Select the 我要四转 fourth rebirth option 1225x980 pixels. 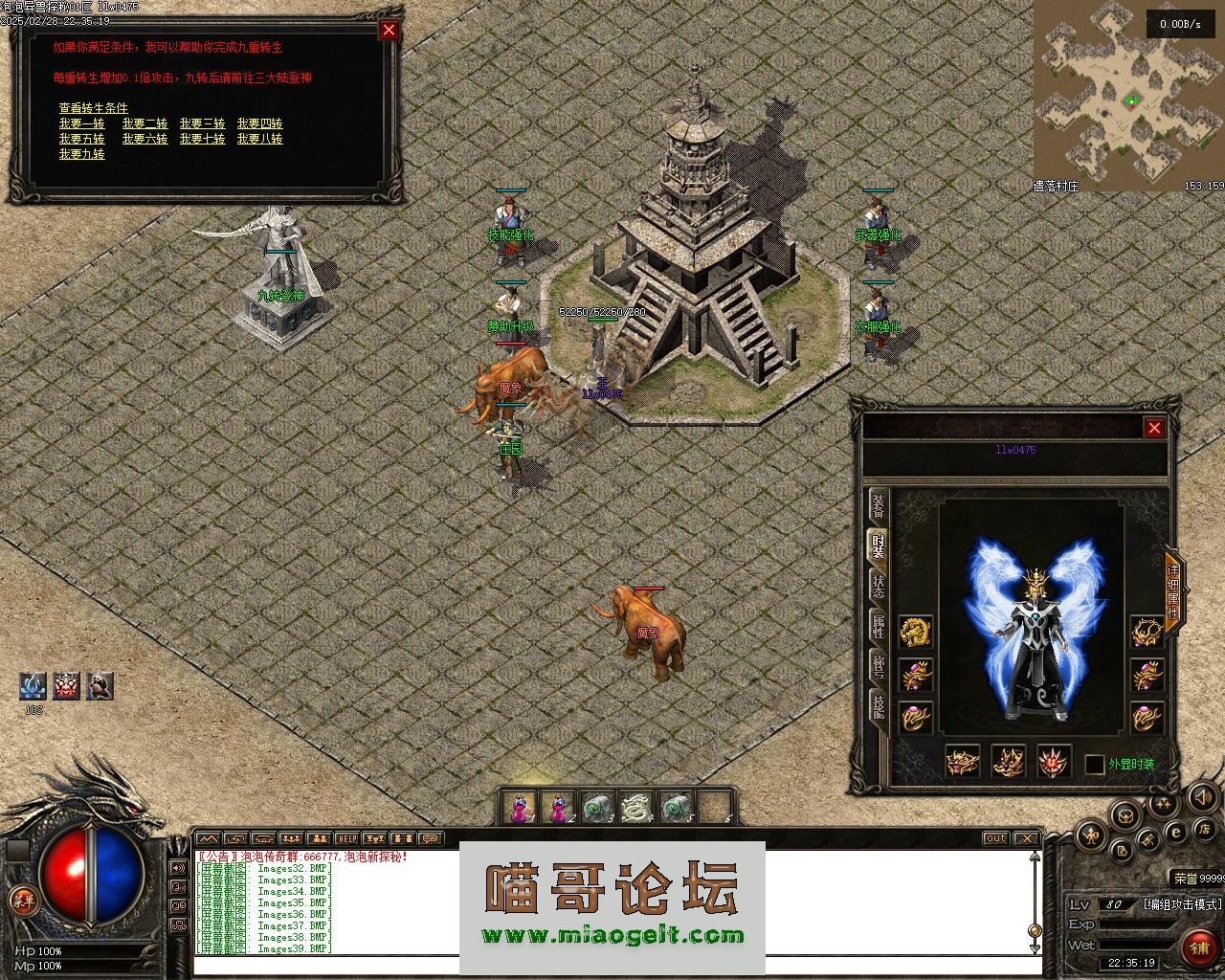pyautogui.click(x=259, y=123)
